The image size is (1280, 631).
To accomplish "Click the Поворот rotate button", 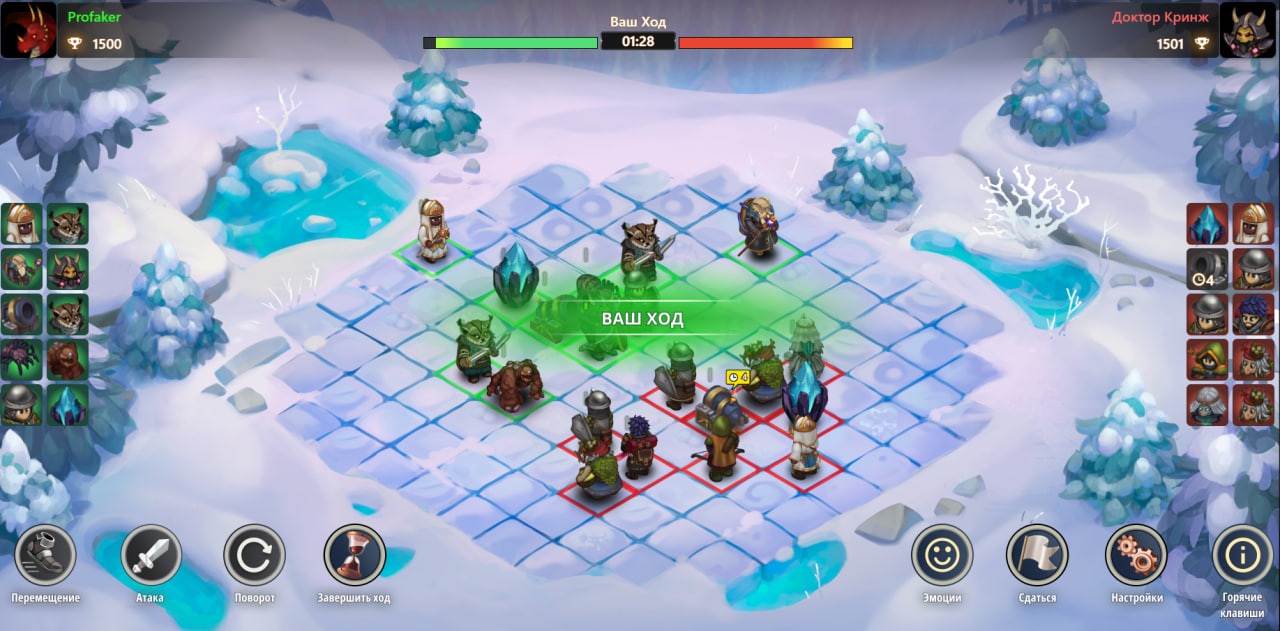I will pyautogui.click(x=254, y=555).
